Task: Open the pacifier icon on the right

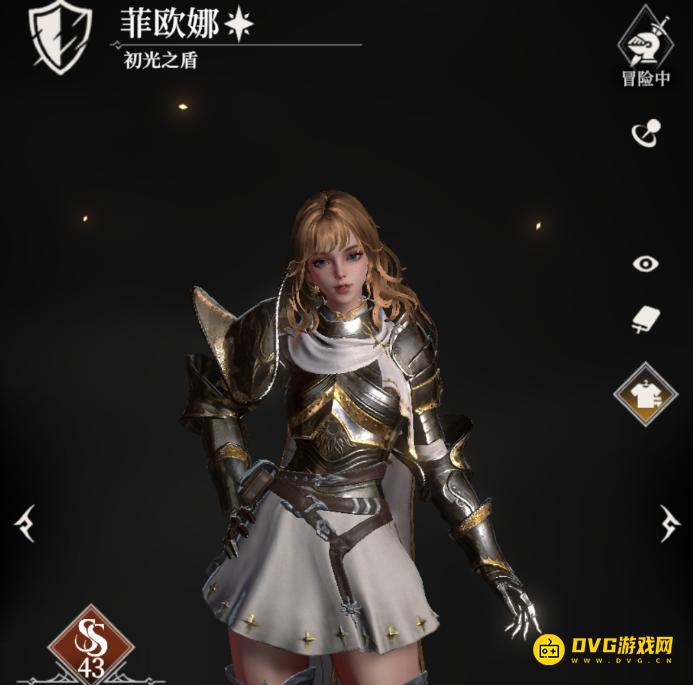Action: [645, 134]
